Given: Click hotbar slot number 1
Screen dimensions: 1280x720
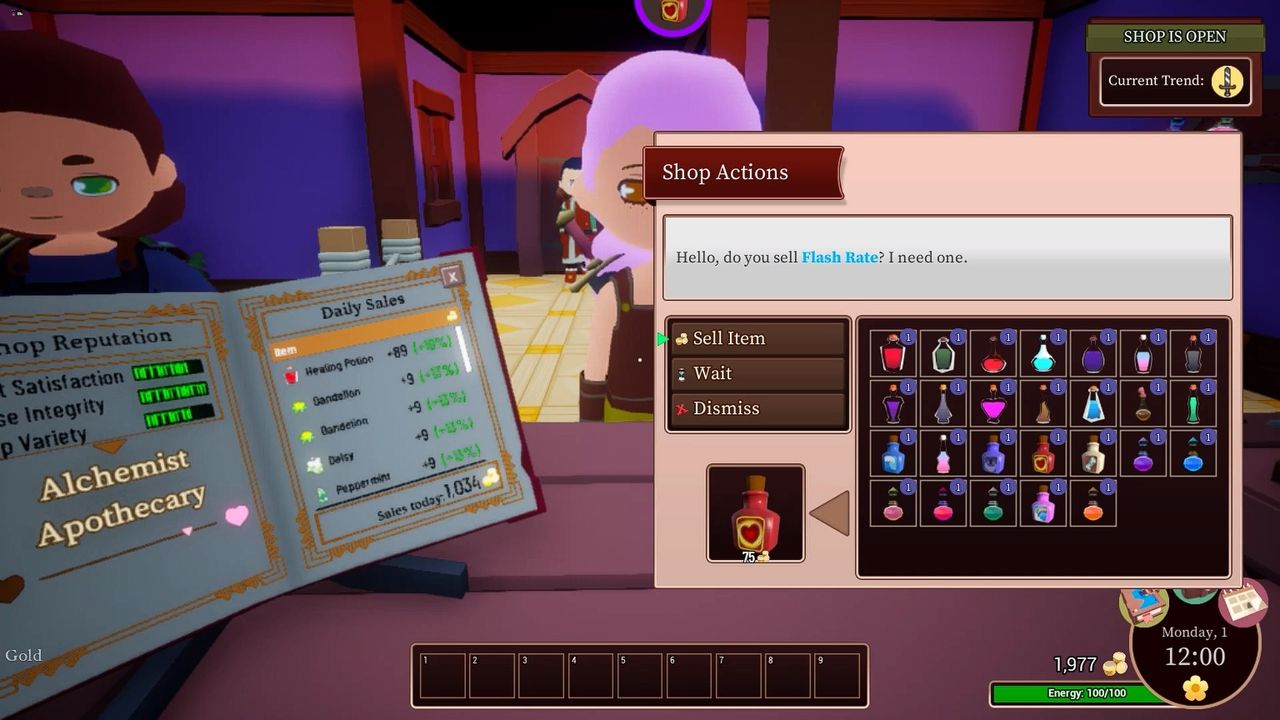Looking at the screenshot, I should tap(441, 675).
